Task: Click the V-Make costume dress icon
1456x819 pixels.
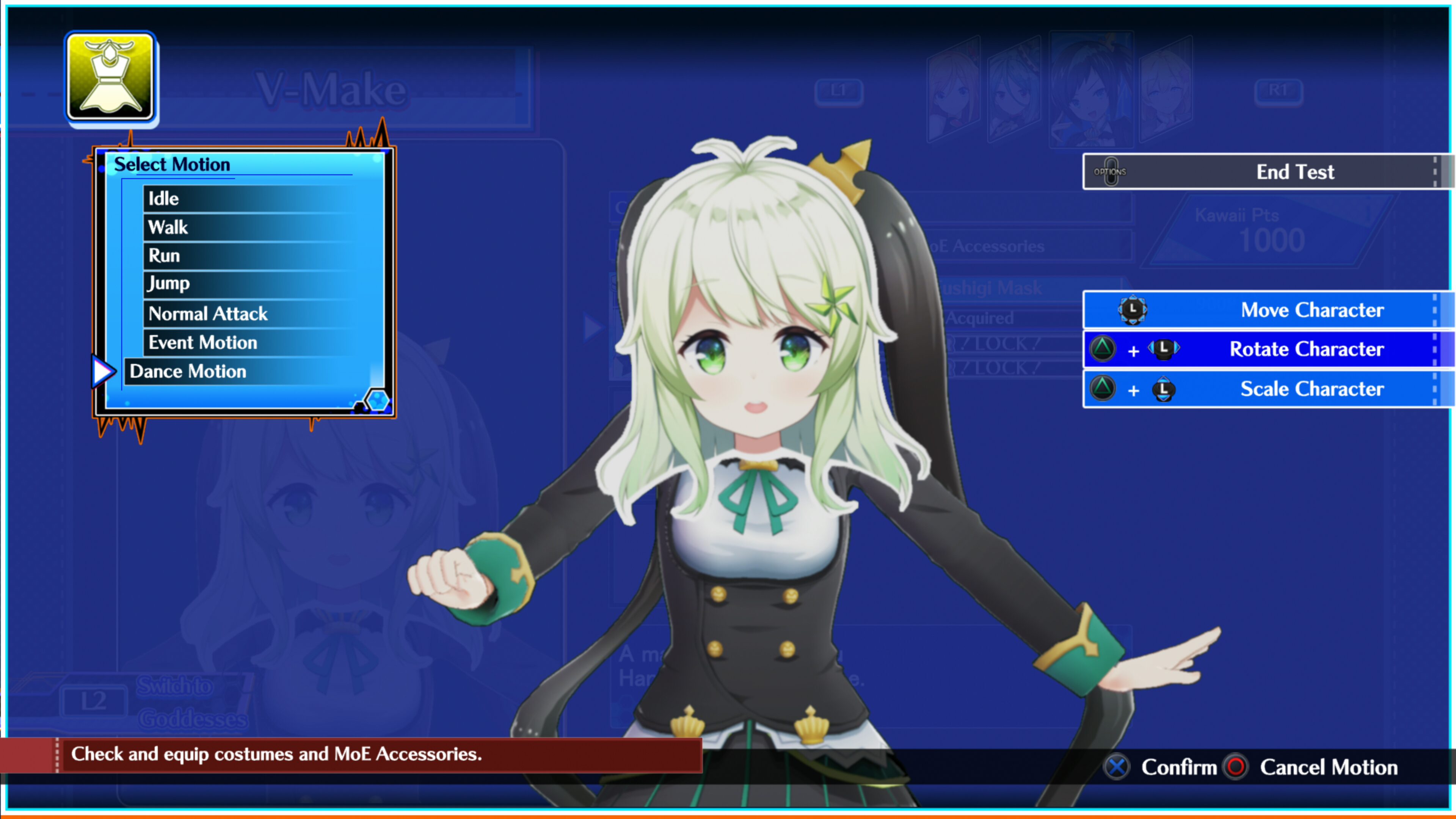Action: pyautogui.click(x=110, y=78)
